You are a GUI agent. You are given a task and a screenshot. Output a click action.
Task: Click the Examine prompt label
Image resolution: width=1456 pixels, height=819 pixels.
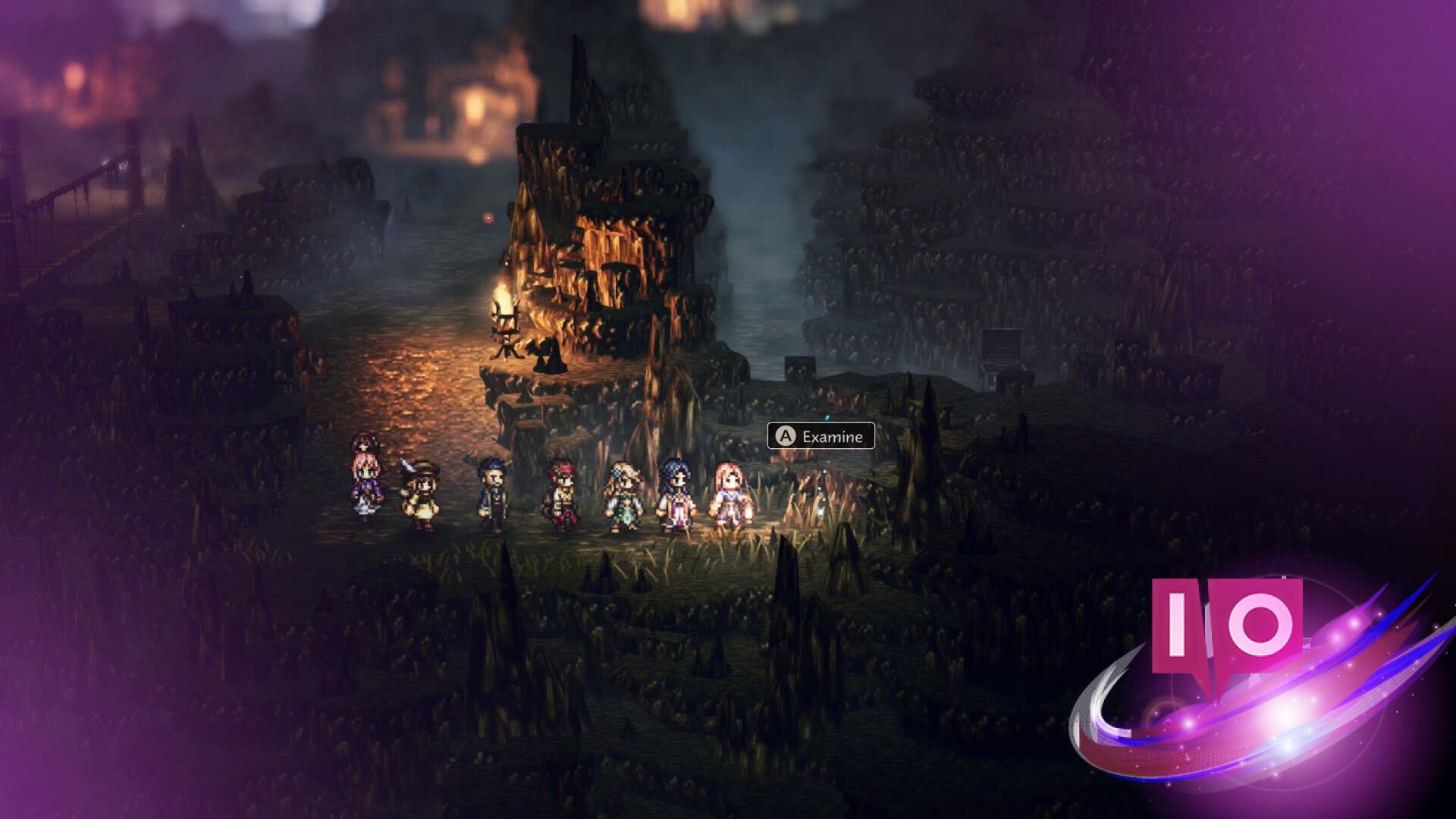834,437
